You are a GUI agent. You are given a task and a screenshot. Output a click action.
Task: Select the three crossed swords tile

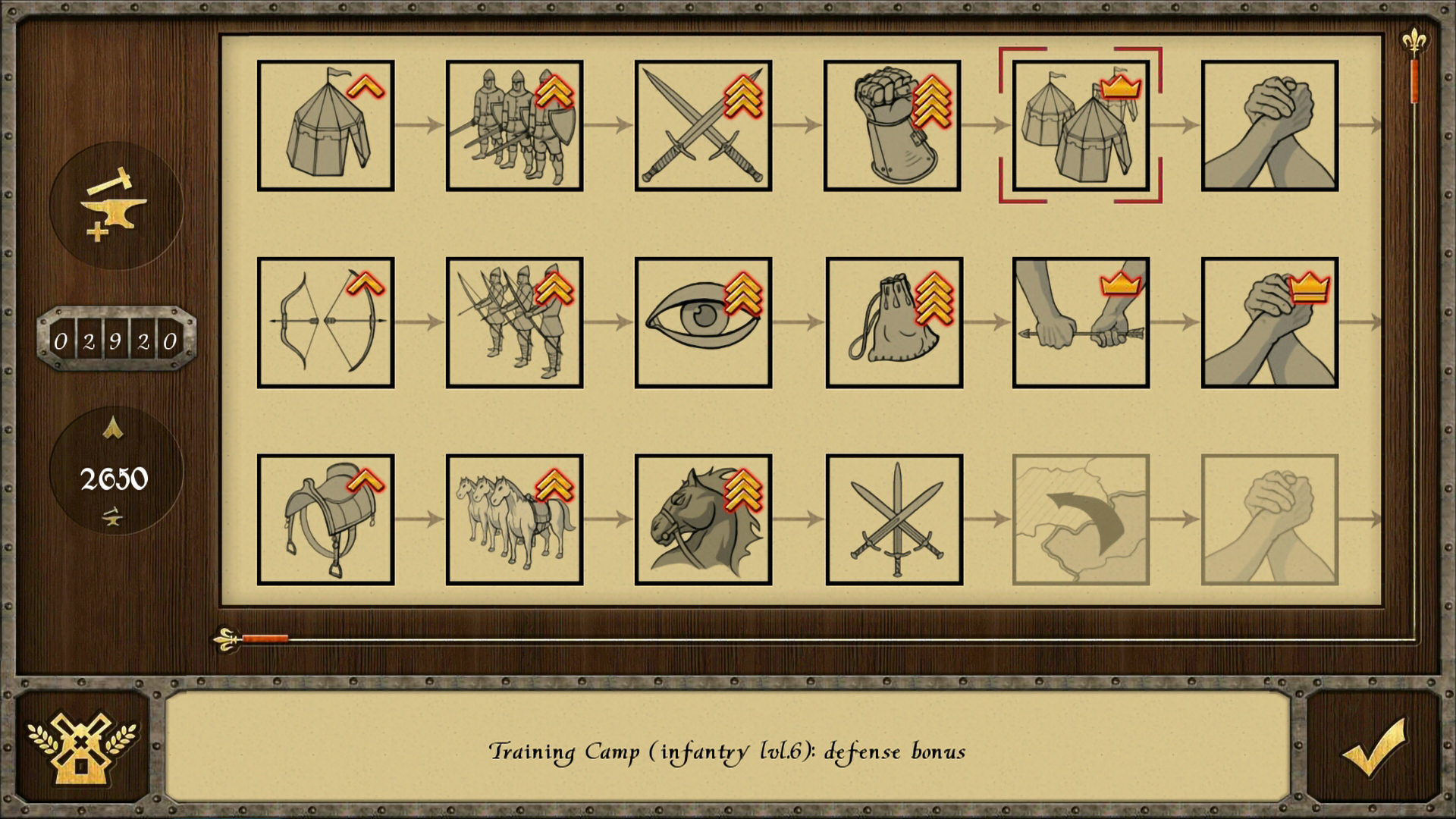[894, 519]
